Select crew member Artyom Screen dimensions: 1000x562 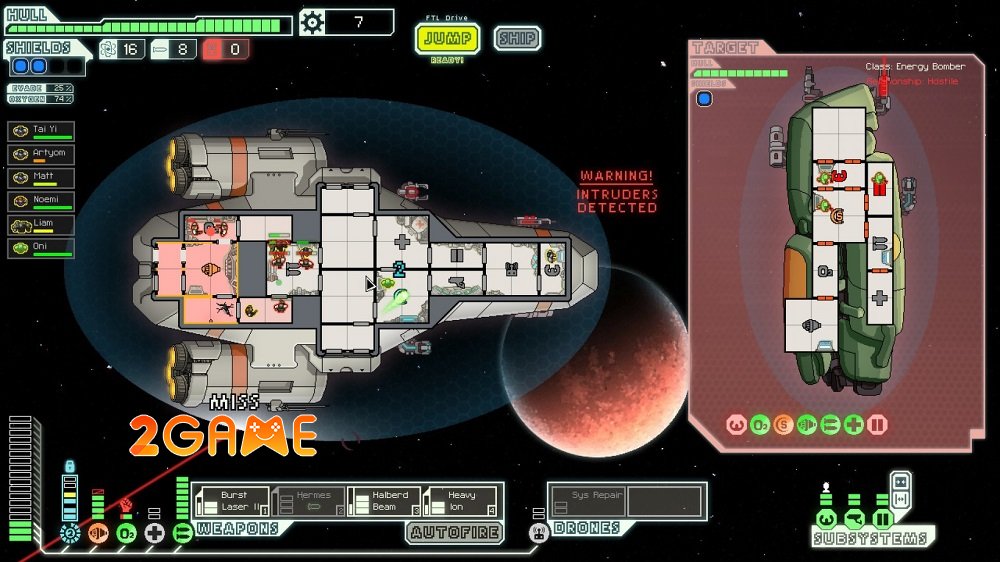click(41, 155)
